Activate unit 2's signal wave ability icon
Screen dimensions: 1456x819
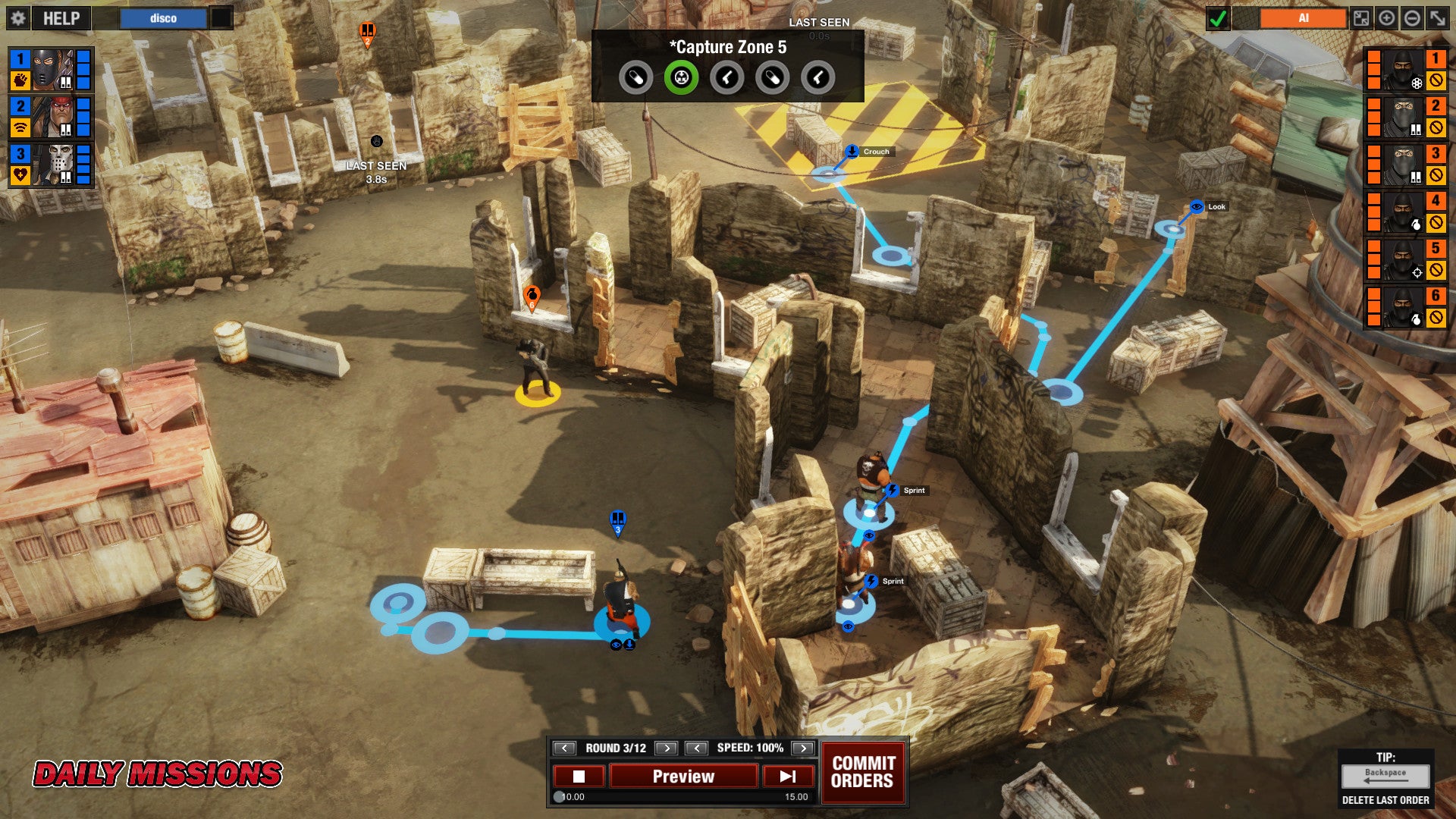[20, 127]
